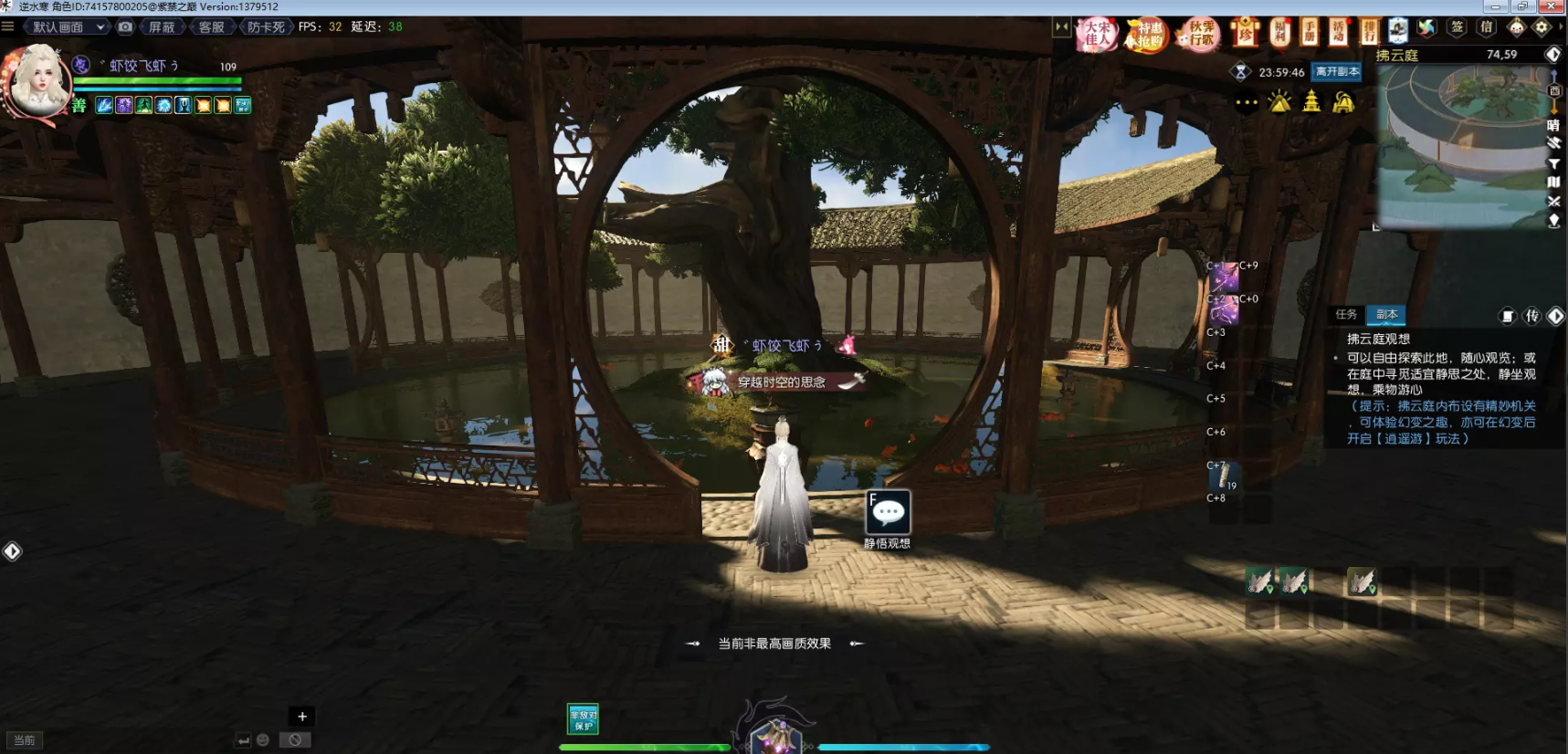Viewport: 1568px width, 754px height.
Task: Open the 秋霁行歌 event icon
Action: click(x=1200, y=35)
